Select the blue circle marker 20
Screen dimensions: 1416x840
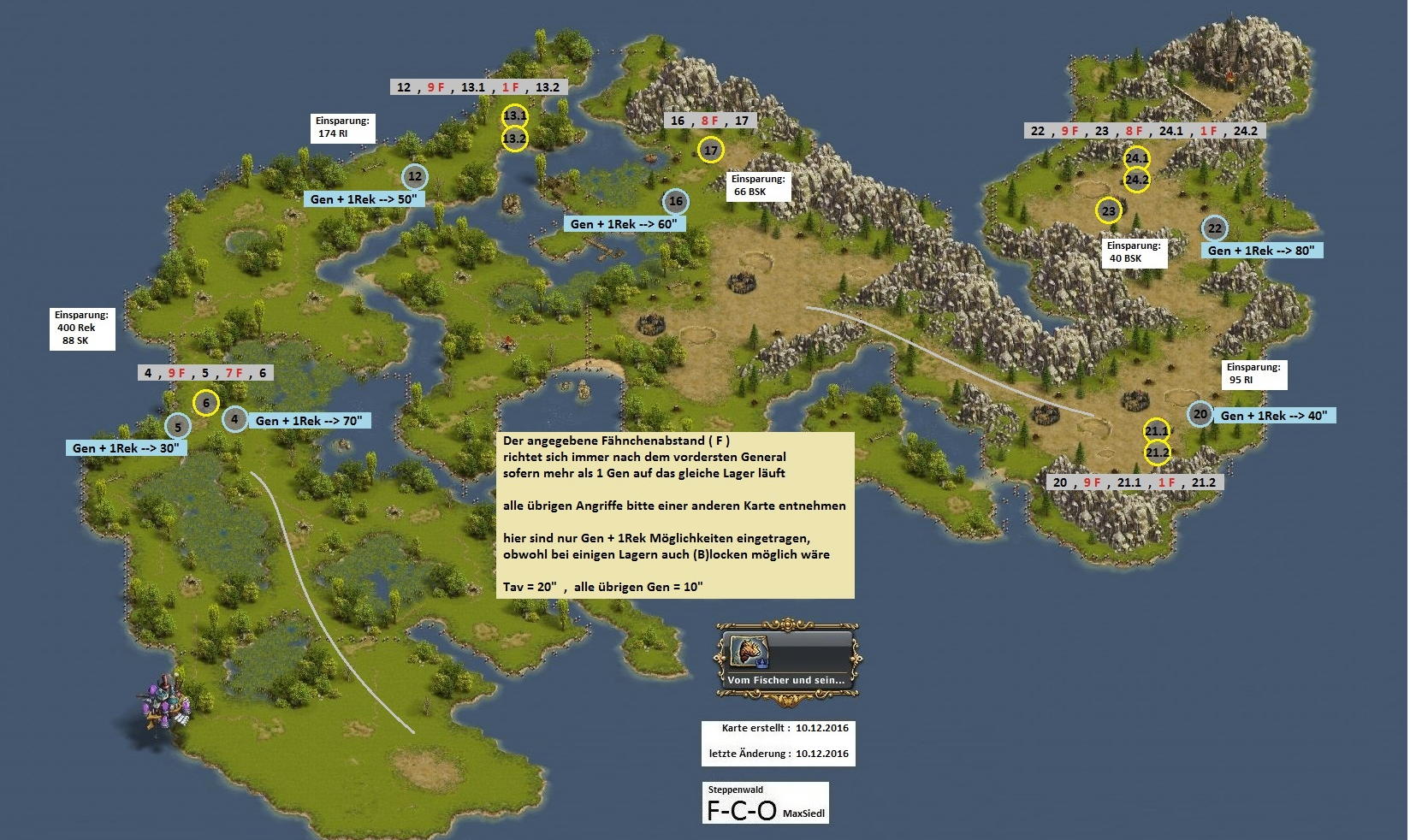[1200, 414]
